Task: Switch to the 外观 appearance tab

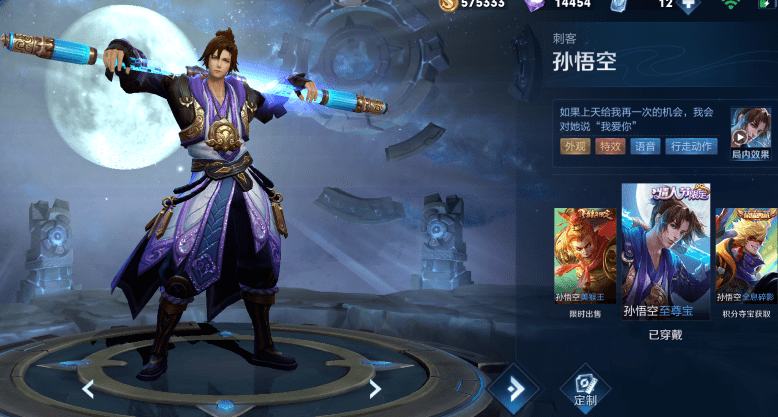Action: click(x=575, y=147)
